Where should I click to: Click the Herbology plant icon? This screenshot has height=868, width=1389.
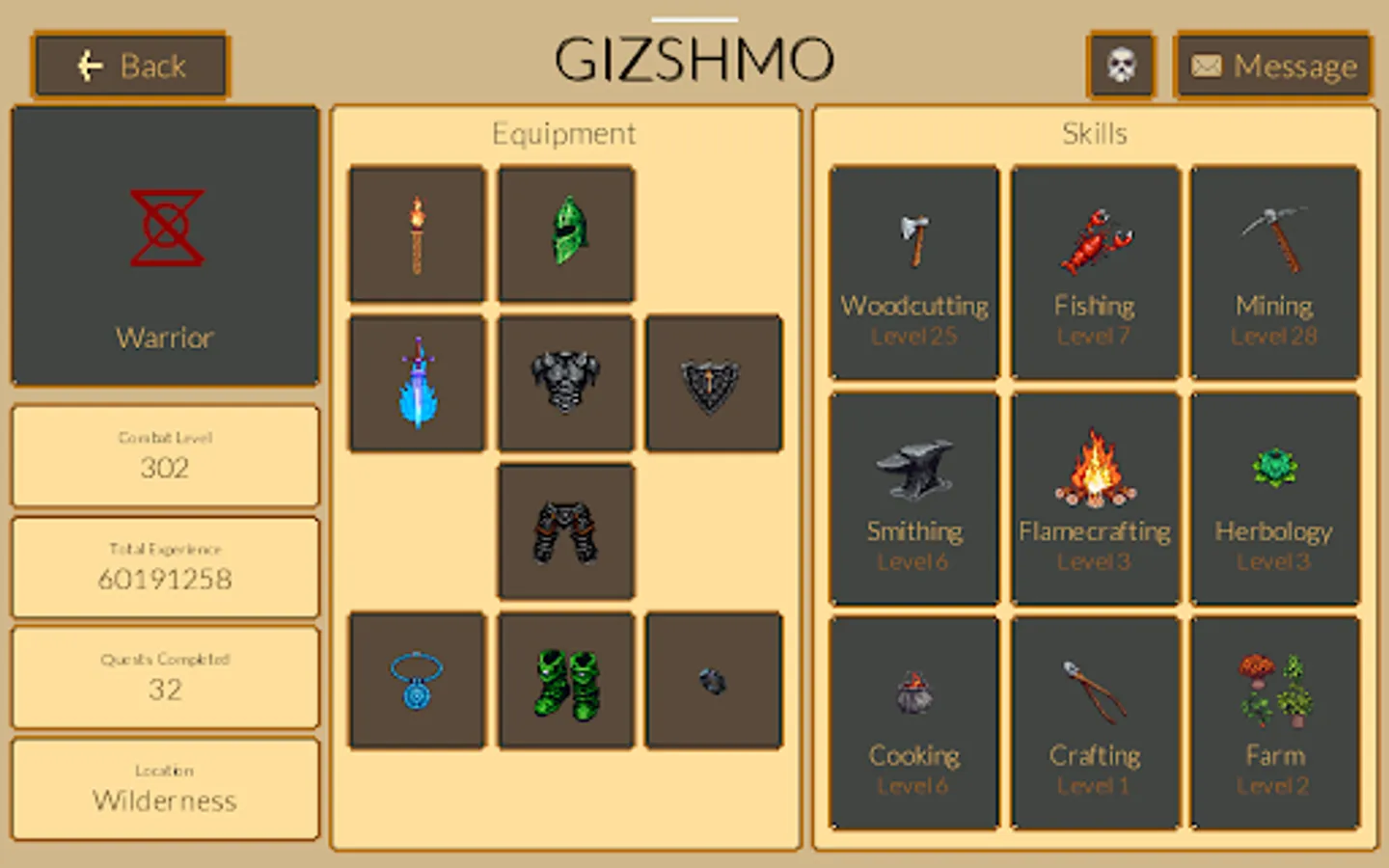1275,466
